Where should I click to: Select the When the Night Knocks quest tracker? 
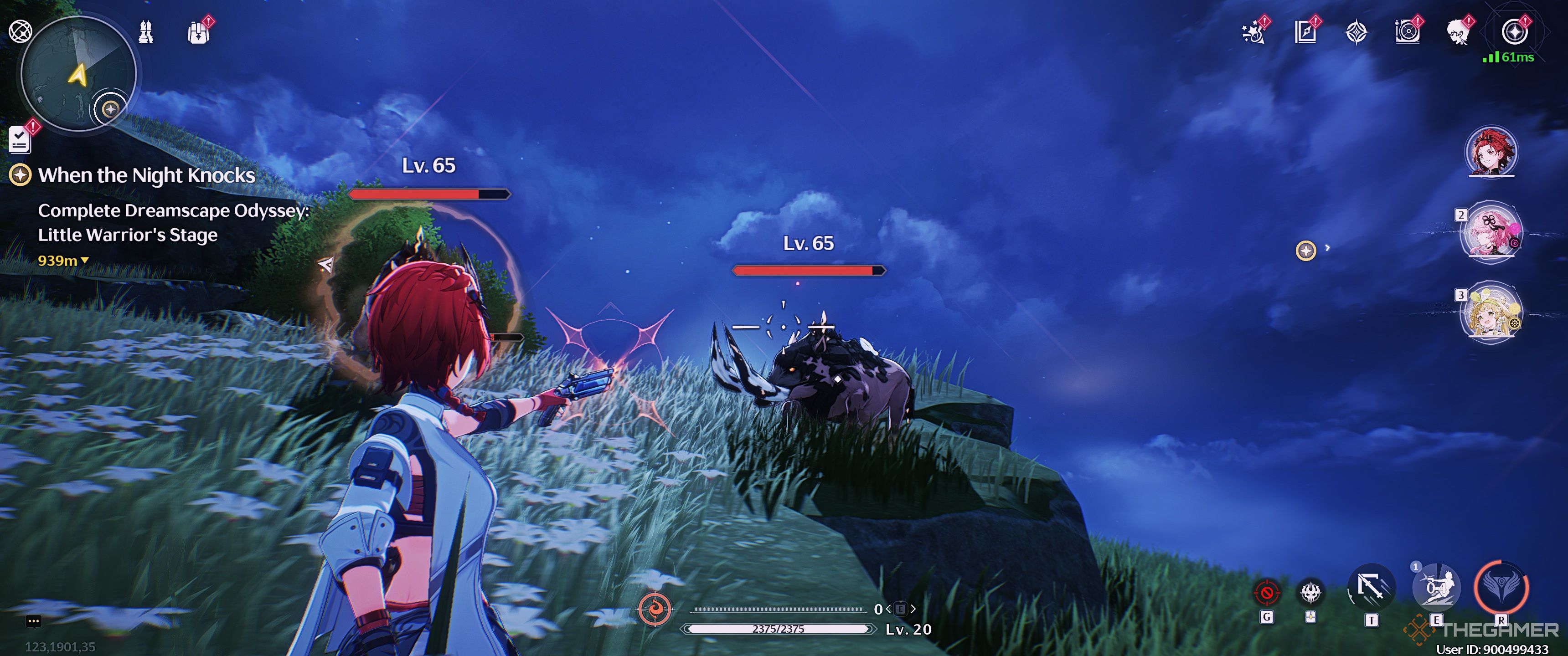pos(146,175)
